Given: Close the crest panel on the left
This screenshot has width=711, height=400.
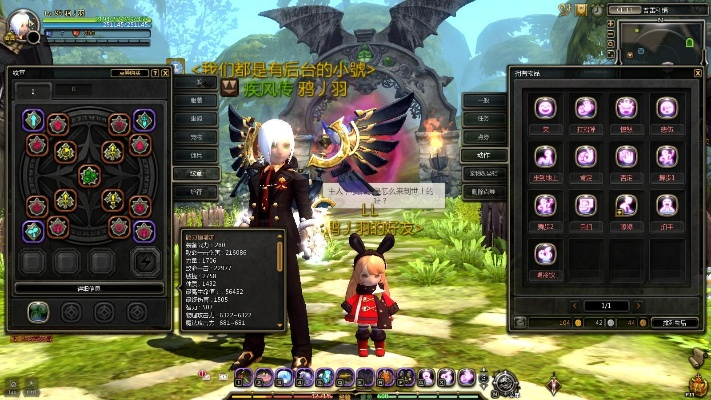Looking at the screenshot, I should (166, 72).
